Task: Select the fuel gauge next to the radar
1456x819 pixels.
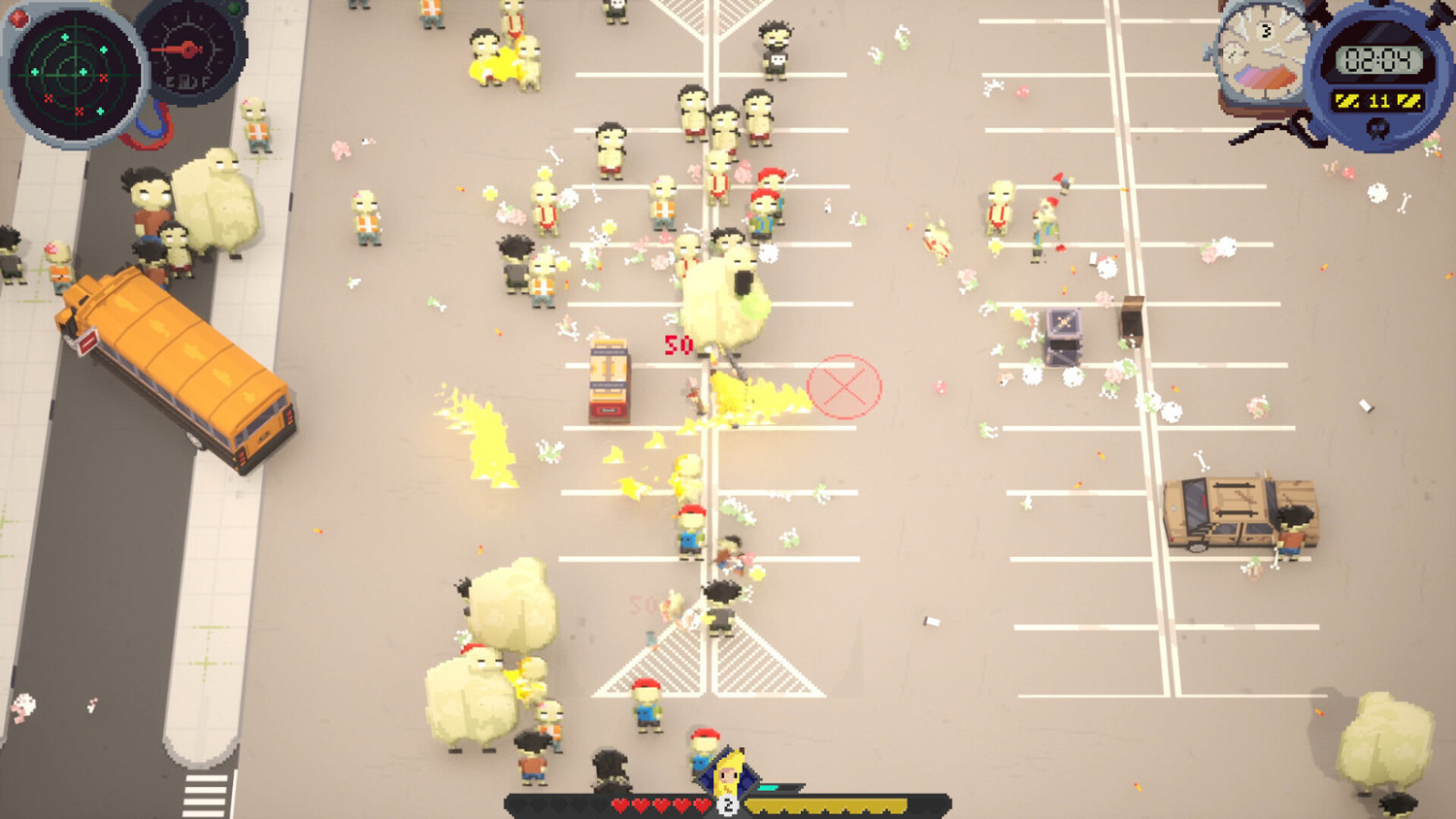Action: pos(187,50)
